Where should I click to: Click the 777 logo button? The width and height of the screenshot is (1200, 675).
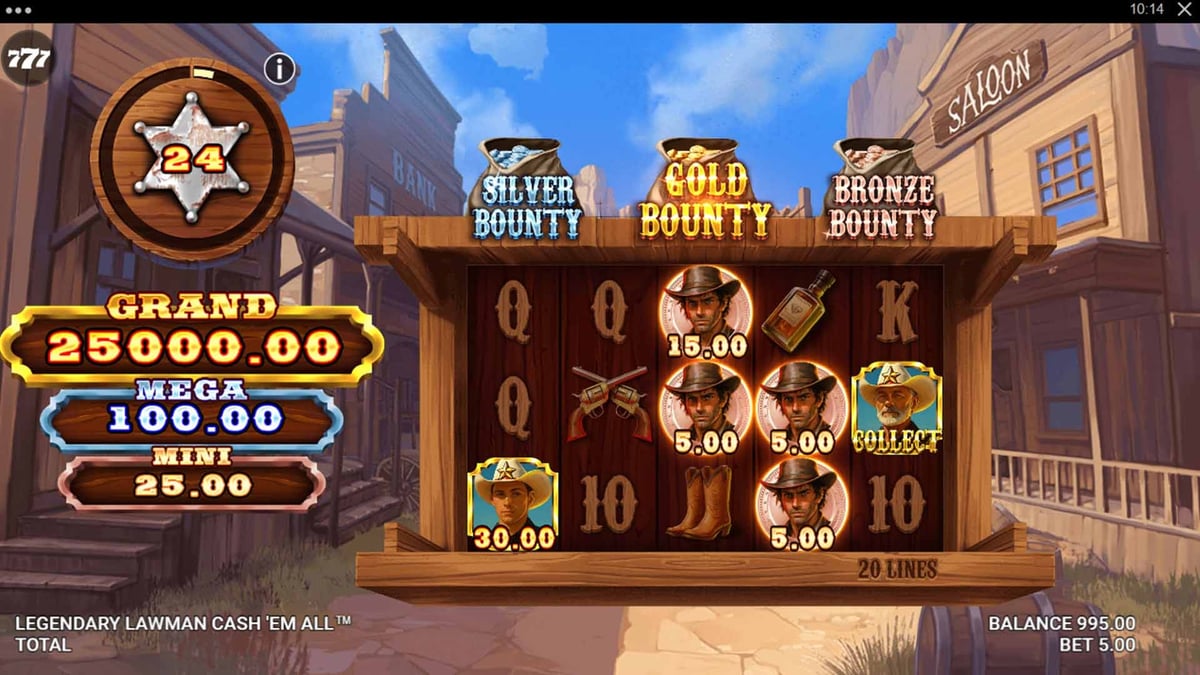27,59
